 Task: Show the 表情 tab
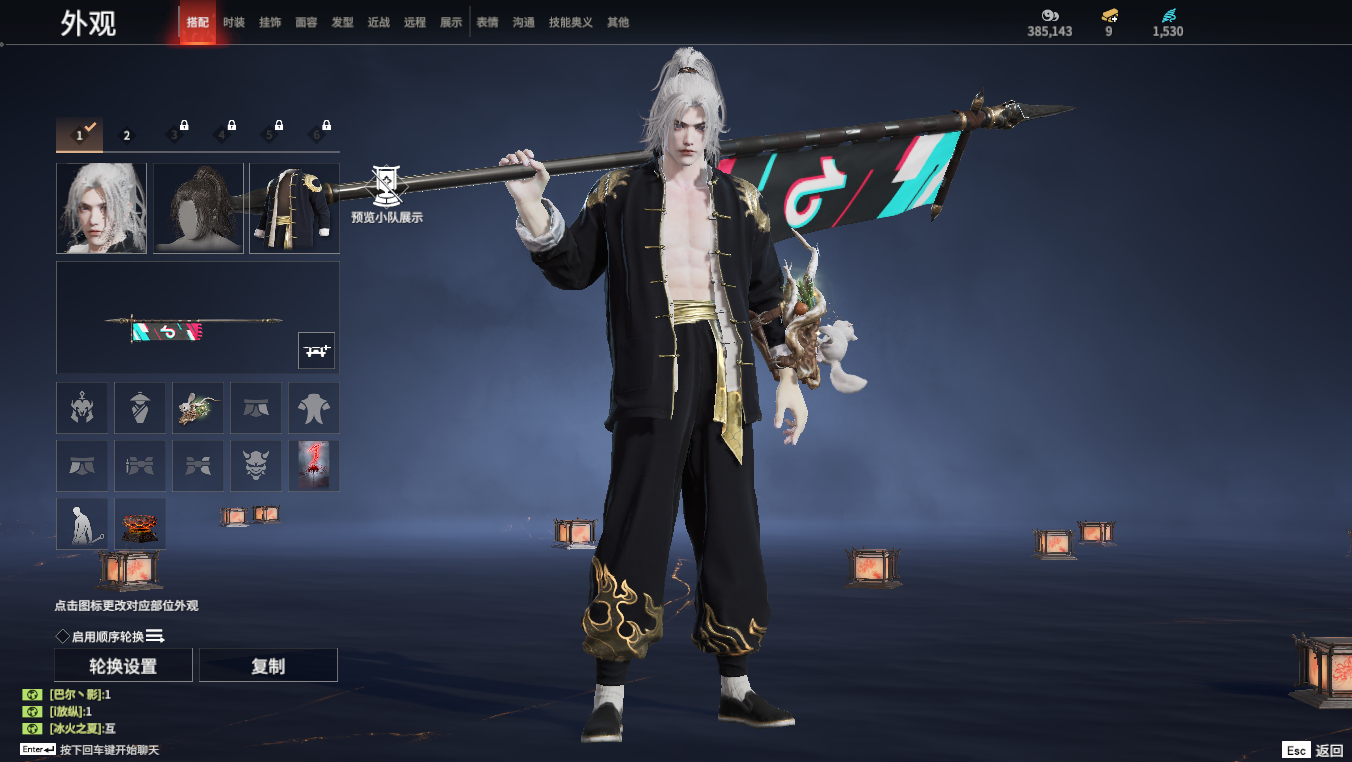487,22
